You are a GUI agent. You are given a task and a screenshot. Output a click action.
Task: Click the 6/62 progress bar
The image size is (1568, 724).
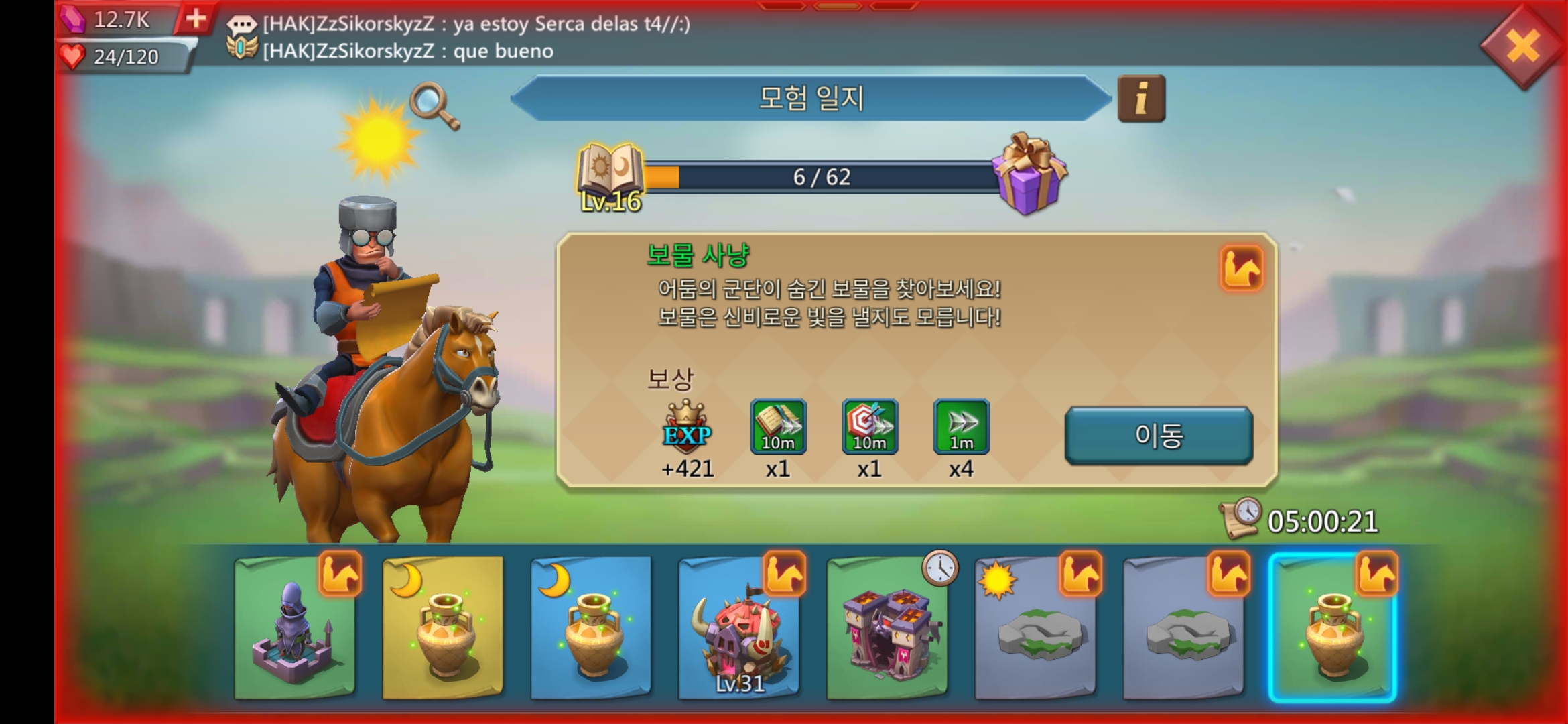821,176
